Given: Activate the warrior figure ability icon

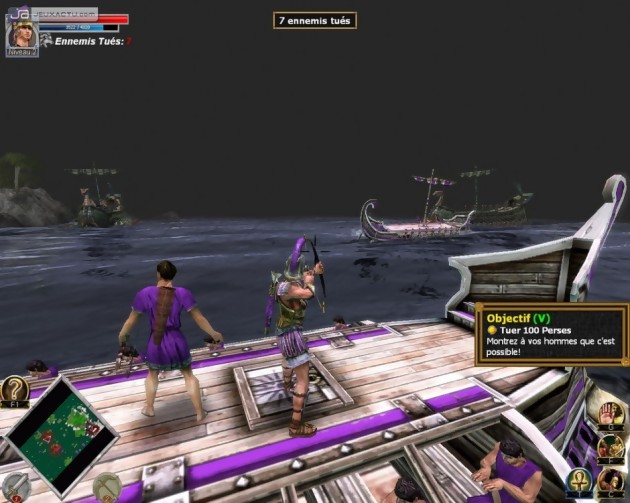Looking at the screenshot, I should pos(611,447).
